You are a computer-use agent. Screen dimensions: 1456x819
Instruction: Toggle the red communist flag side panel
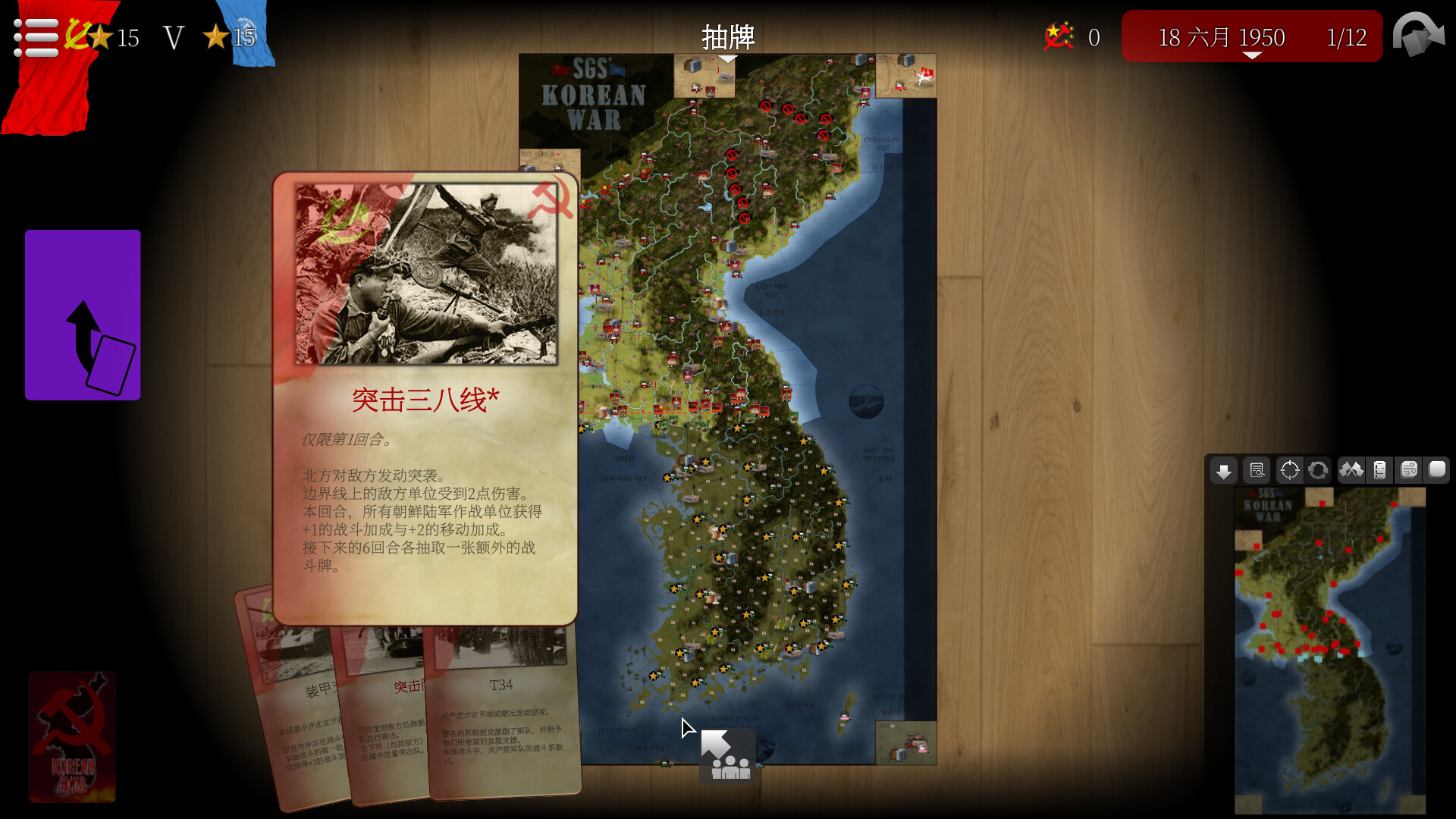(x=45, y=91)
